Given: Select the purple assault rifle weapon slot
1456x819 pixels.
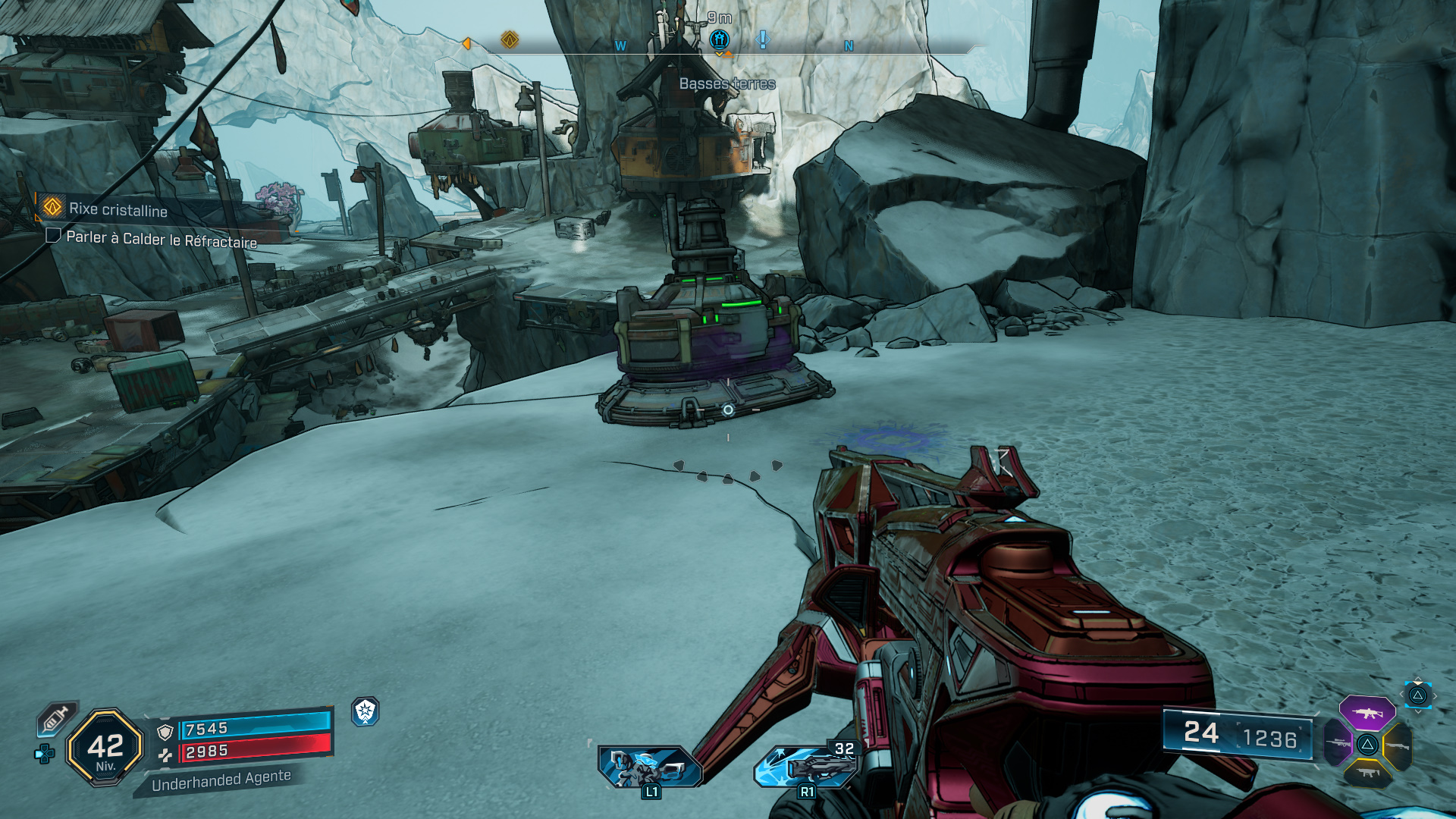Looking at the screenshot, I should click(x=1367, y=713).
